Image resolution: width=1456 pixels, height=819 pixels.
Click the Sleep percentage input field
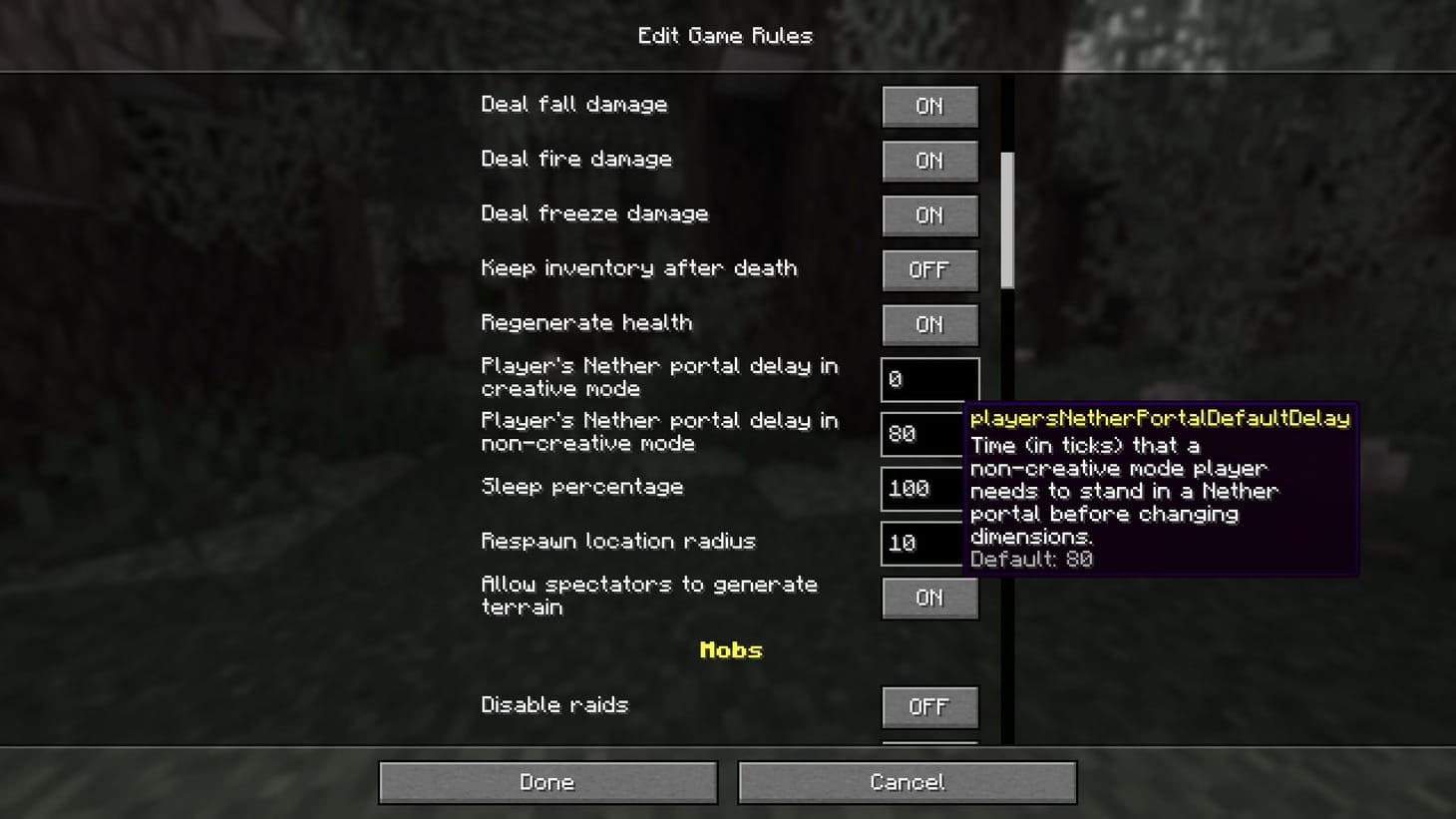click(928, 489)
